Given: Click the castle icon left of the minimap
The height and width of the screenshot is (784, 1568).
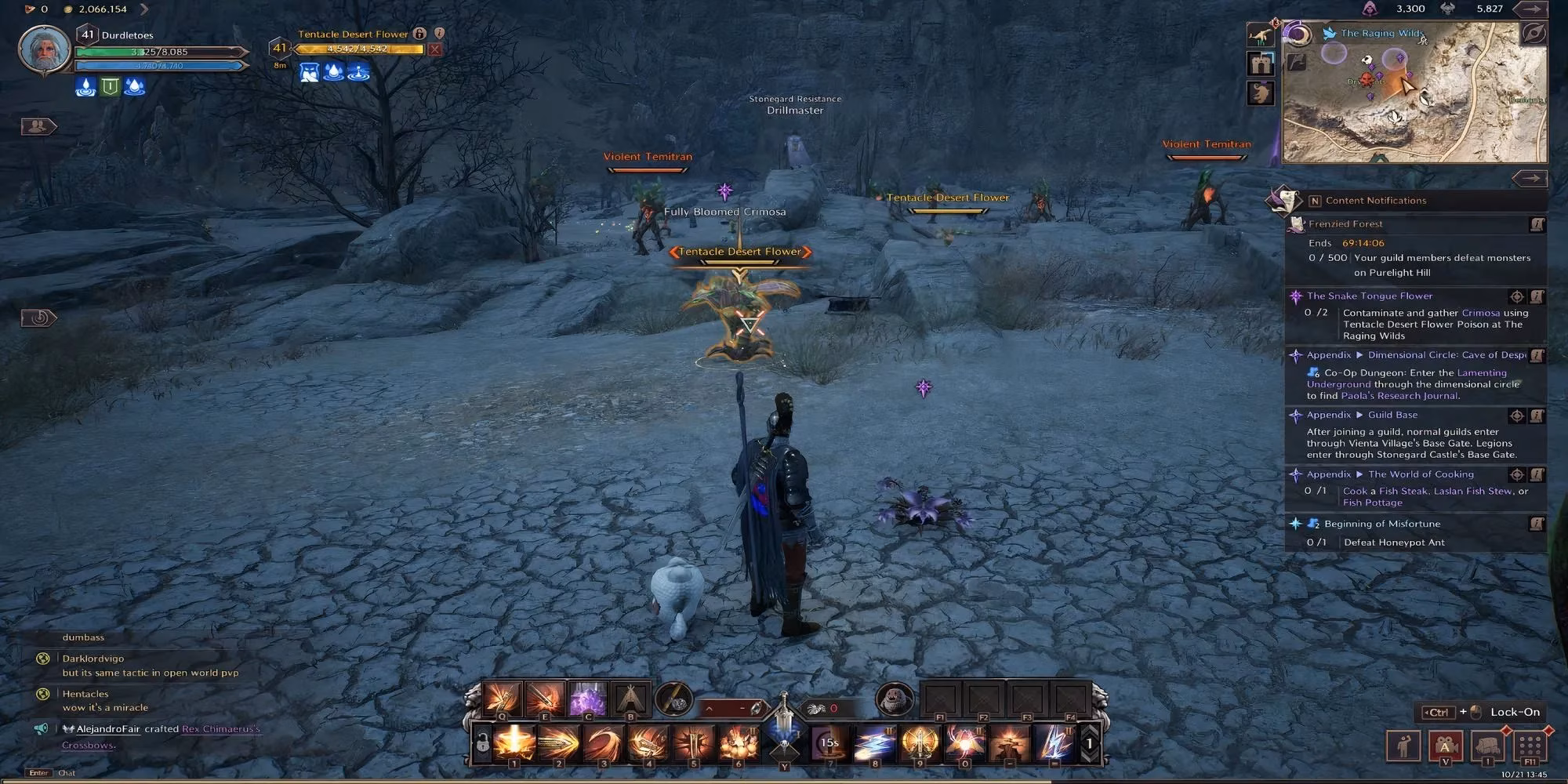Looking at the screenshot, I should (1260, 64).
